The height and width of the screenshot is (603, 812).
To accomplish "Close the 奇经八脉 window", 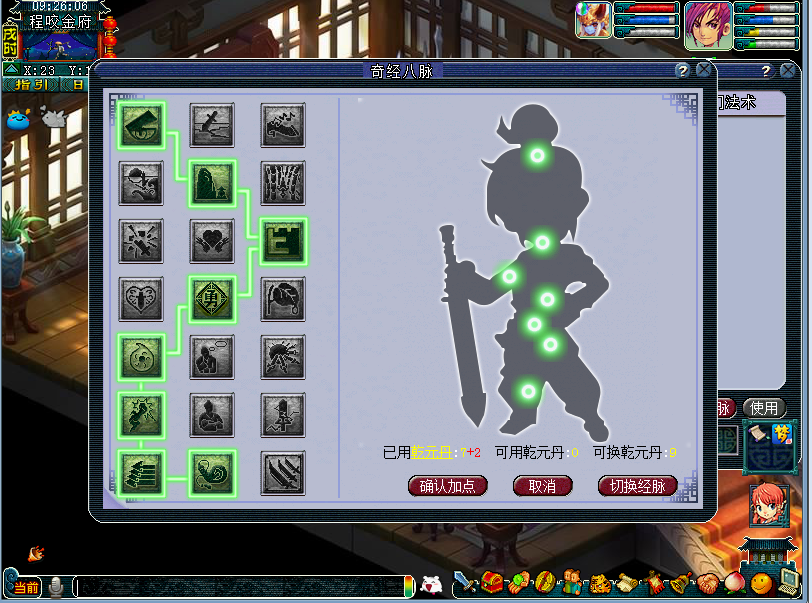I will pyautogui.click(x=704, y=71).
